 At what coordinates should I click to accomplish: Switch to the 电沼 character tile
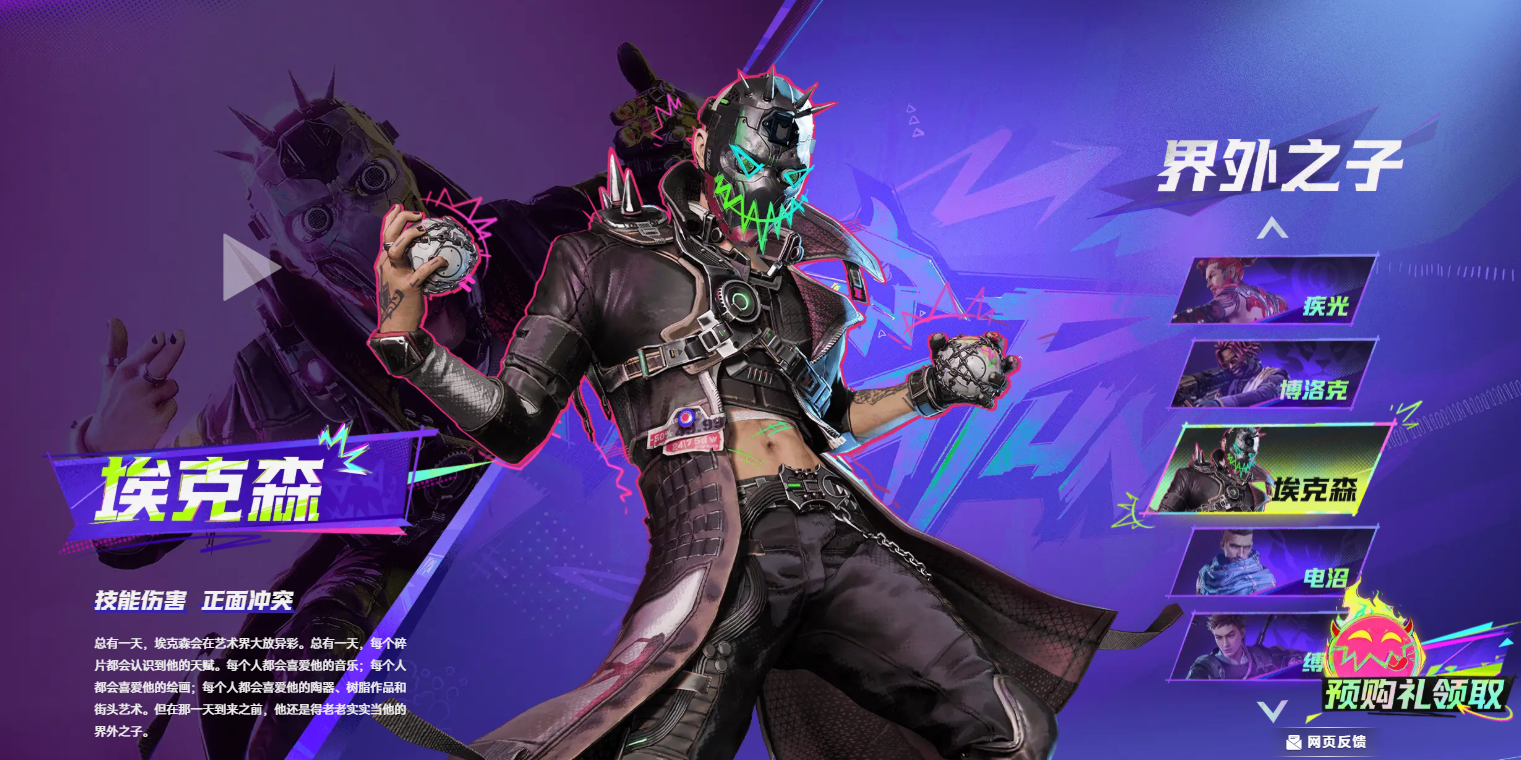(x=1274, y=563)
